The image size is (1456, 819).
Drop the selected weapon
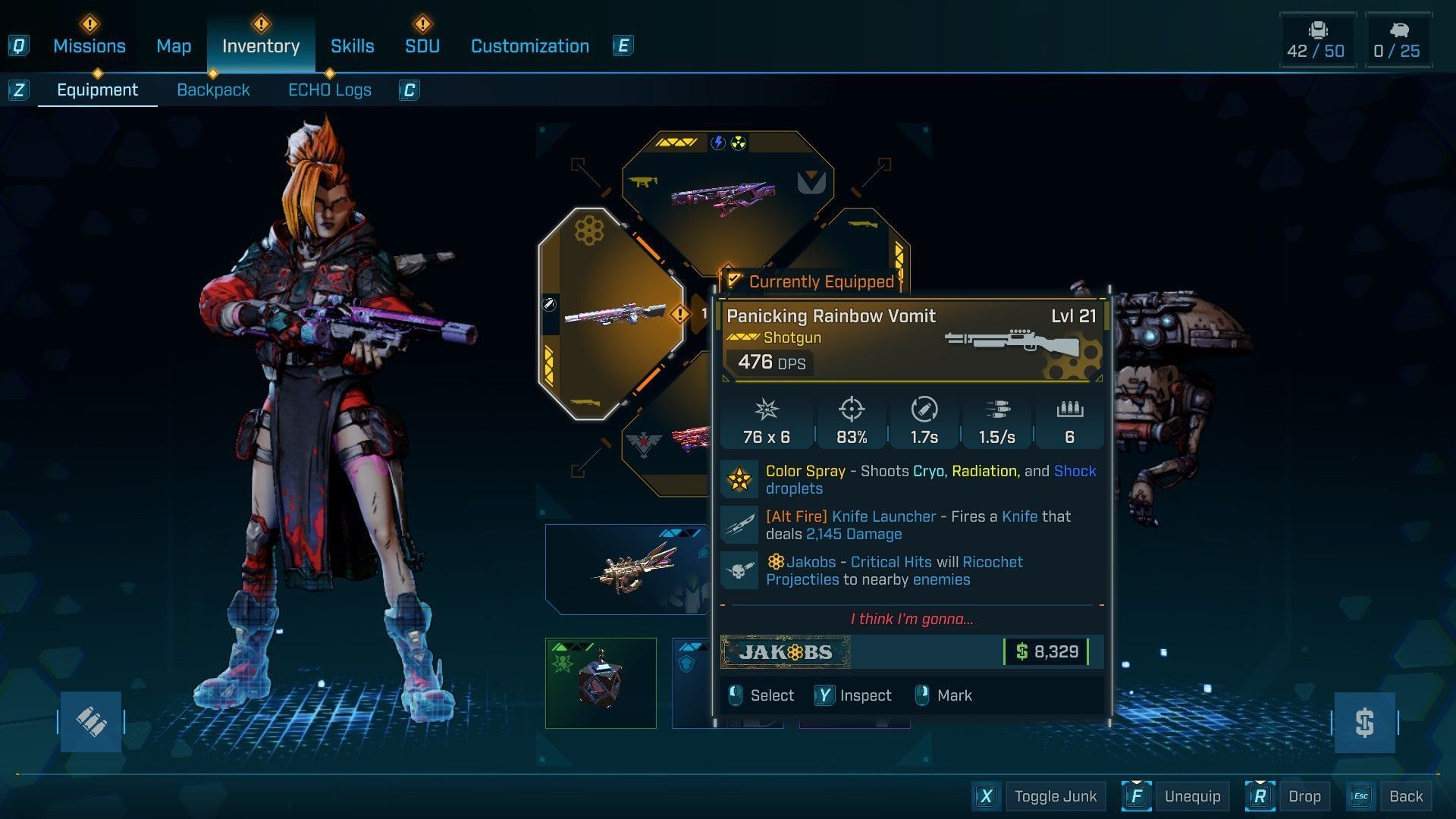1304,796
